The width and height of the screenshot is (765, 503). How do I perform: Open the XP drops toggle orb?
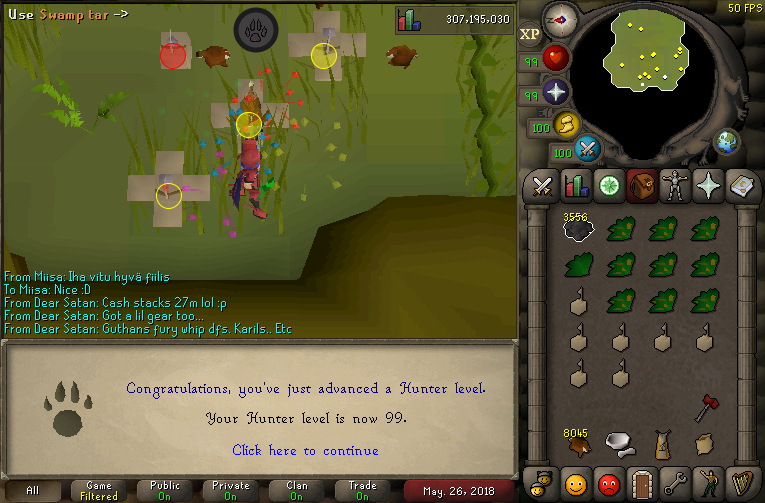pyautogui.click(x=530, y=33)
